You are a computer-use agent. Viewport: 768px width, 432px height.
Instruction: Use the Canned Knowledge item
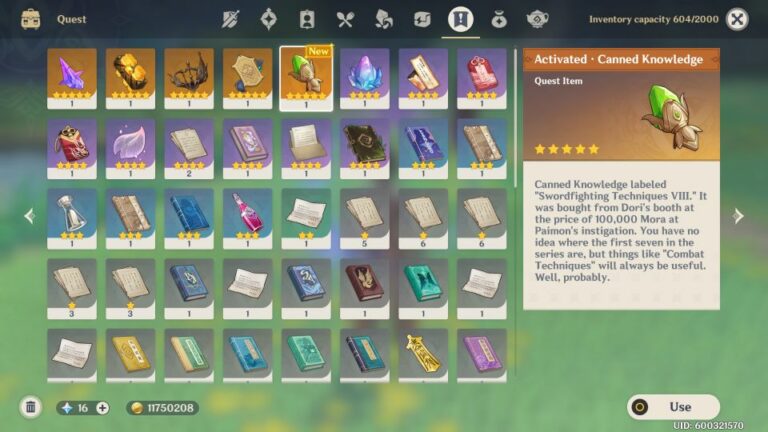pyautogui.click(x=673, y=407)
